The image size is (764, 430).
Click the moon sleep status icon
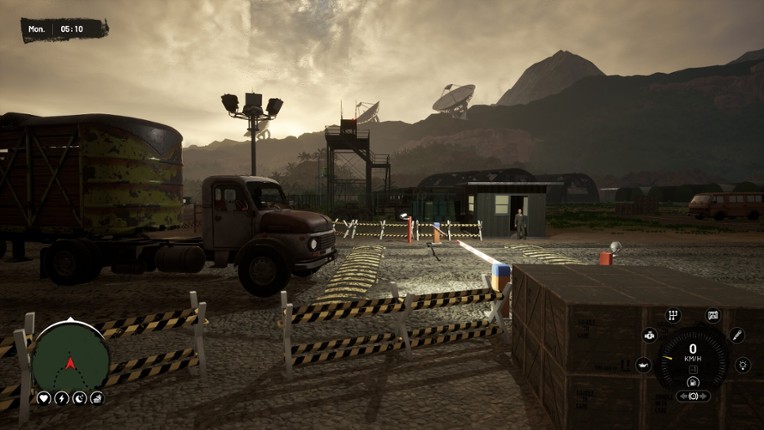point(79,398)
